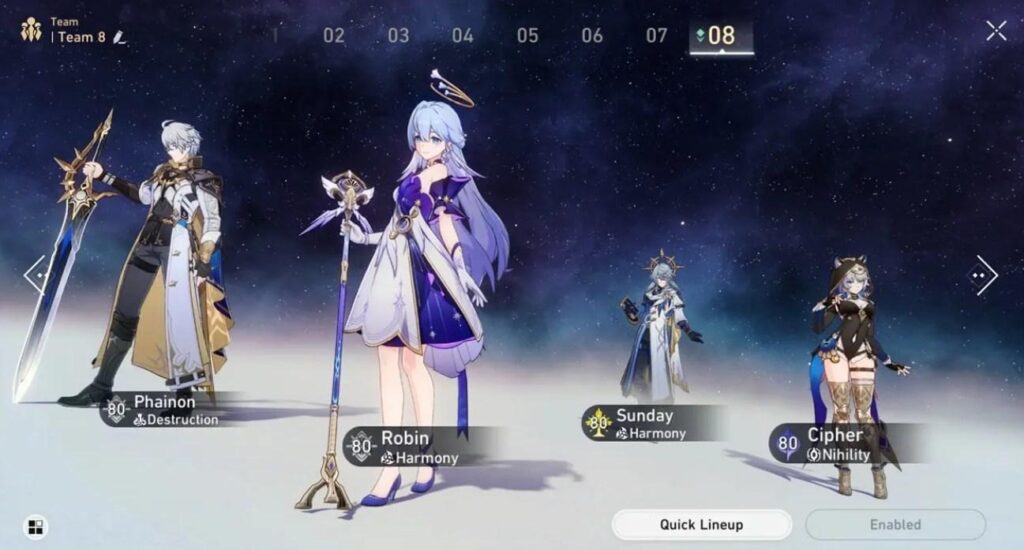Image resolution: width=1024 pixels, height=550 pixels.
Task: Select team tab 08
Action: pyautogui.click(x=721, y=36)
